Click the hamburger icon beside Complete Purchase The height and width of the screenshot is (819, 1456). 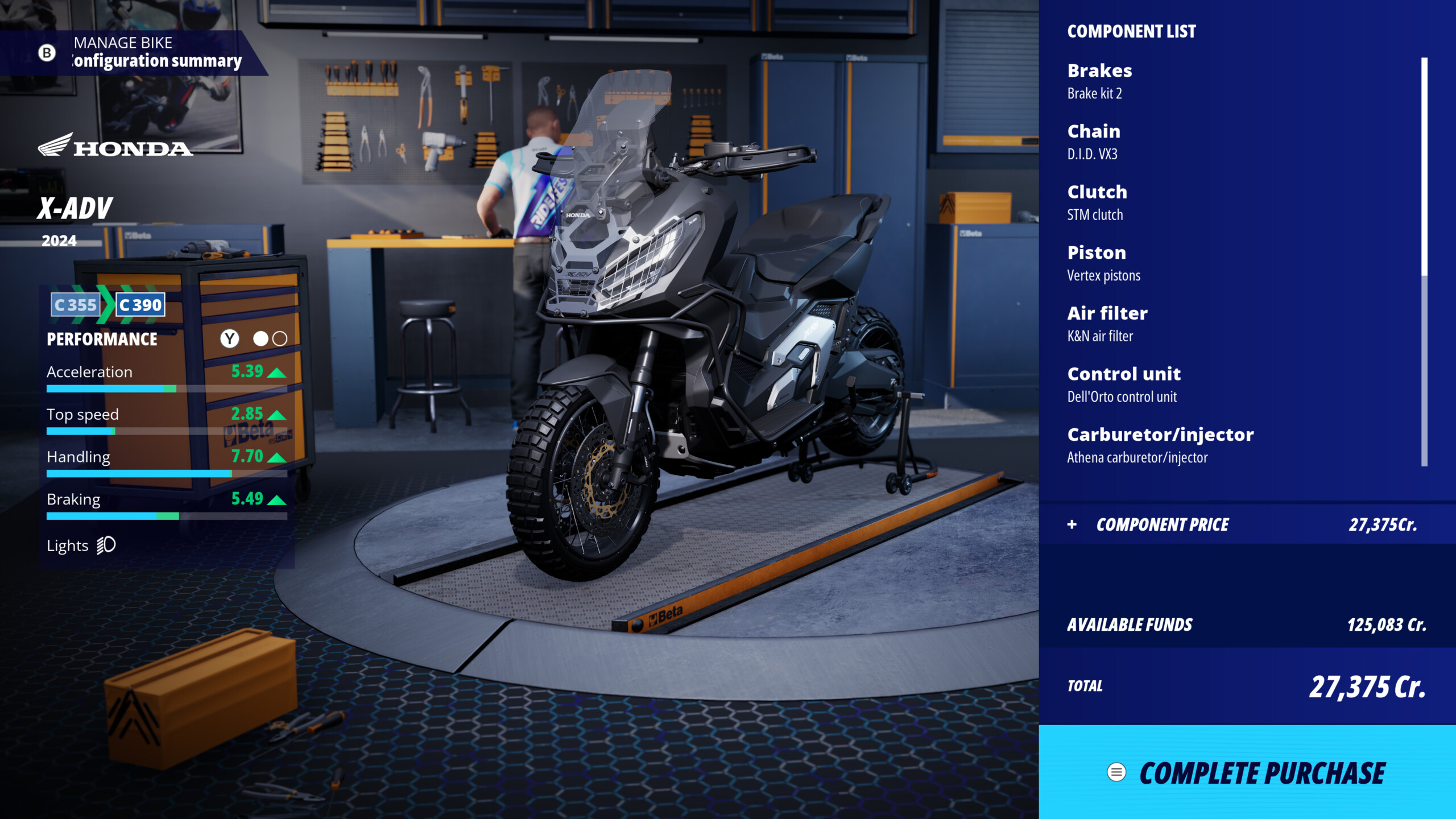pyautogui.click(x=1115, y=773)
